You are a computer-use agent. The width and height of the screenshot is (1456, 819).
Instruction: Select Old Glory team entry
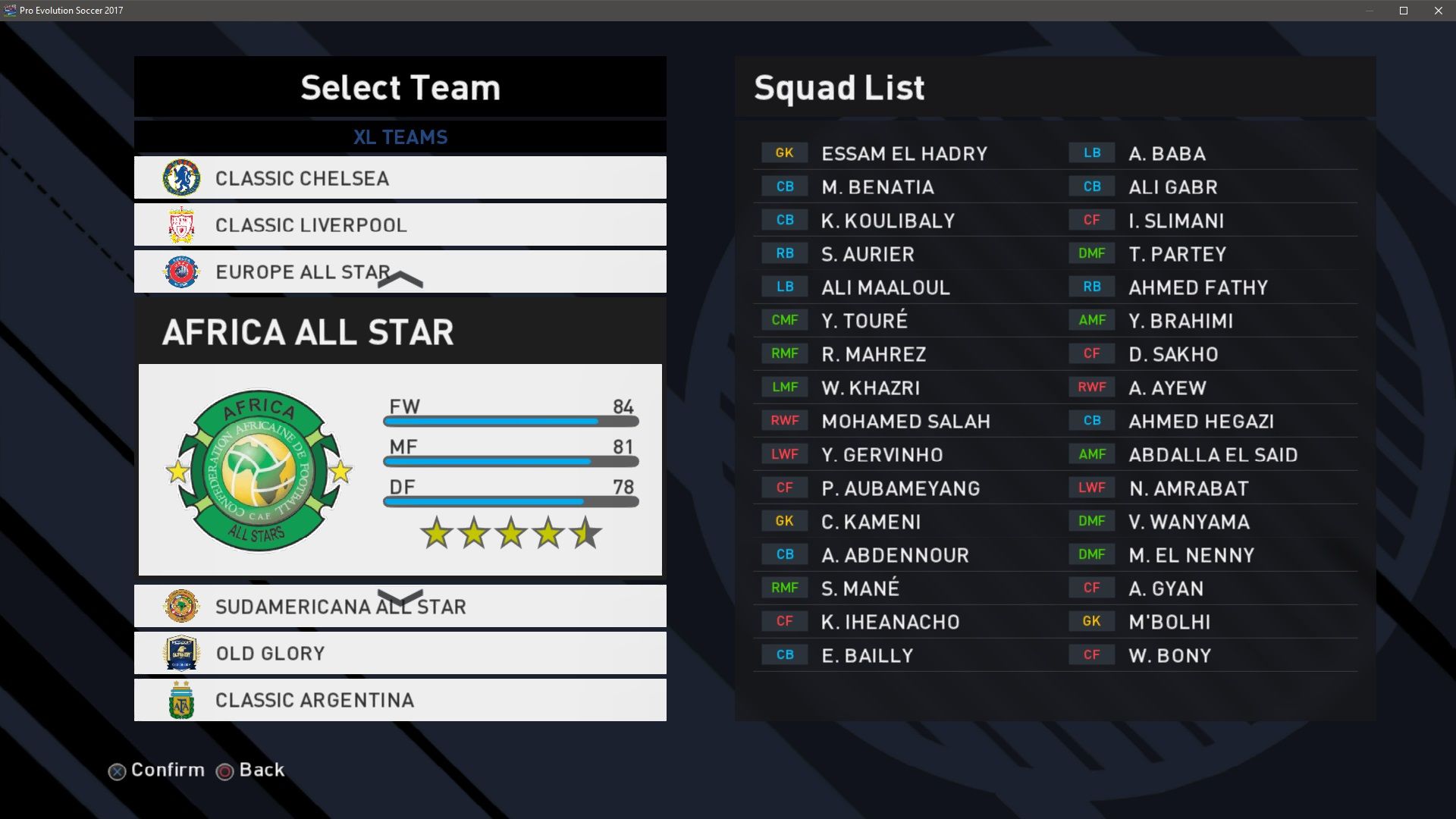pos(400,654)
